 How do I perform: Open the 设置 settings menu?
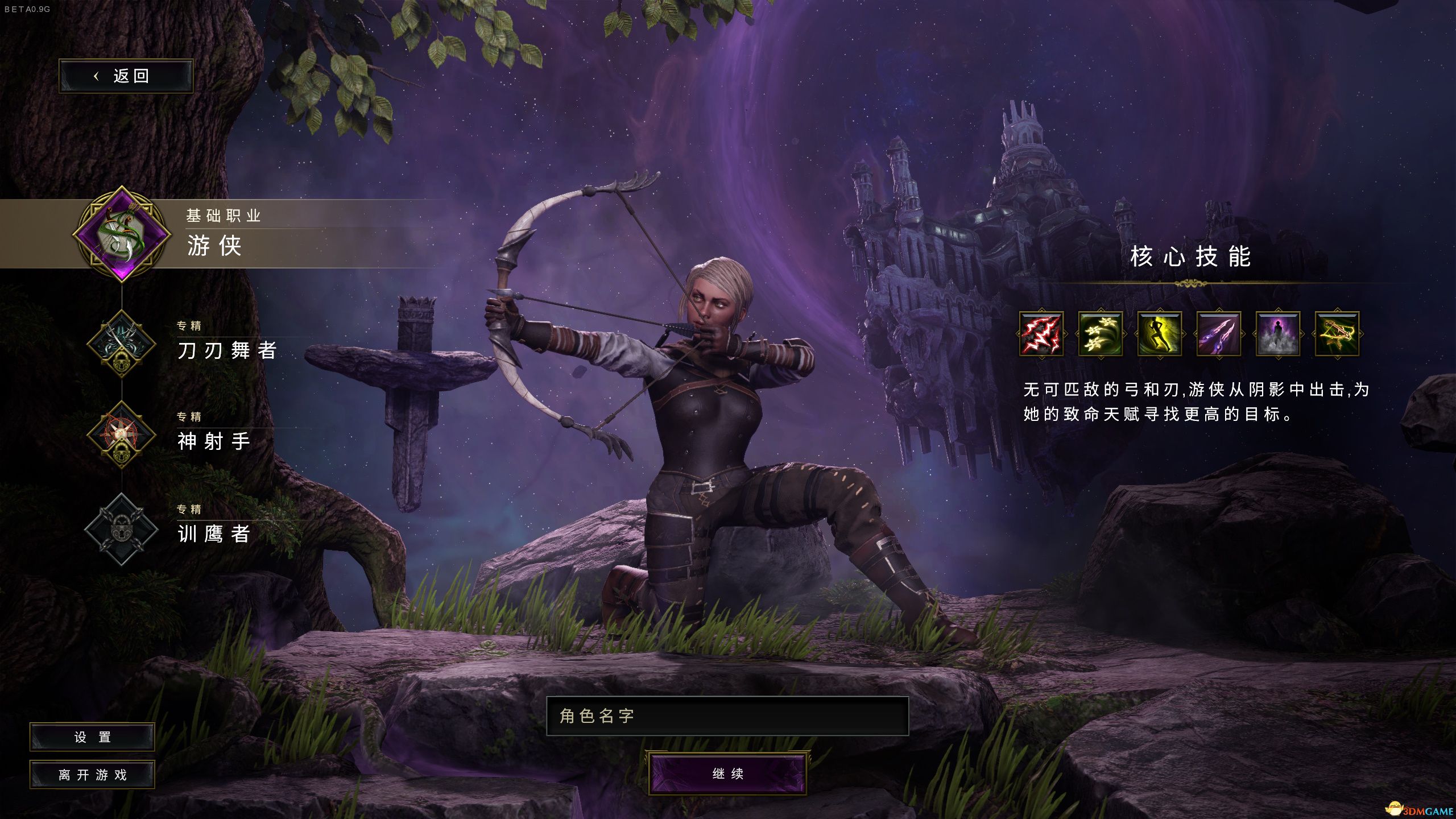pos(92,737)
